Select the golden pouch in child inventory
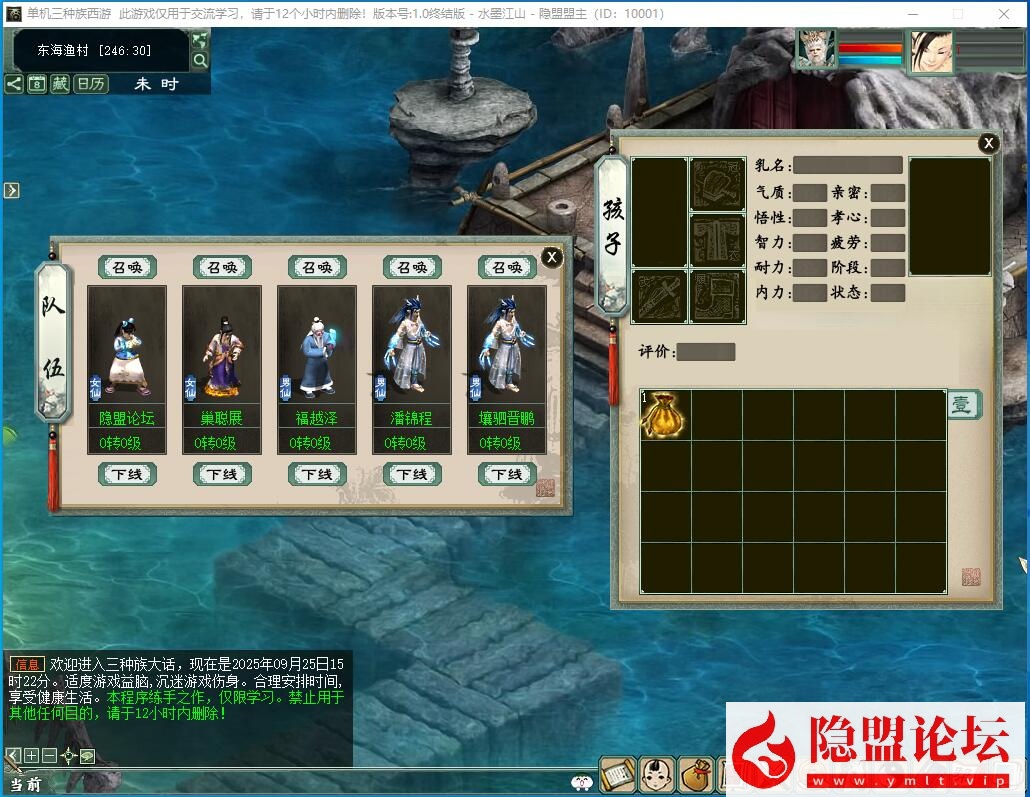 (665, 413)
